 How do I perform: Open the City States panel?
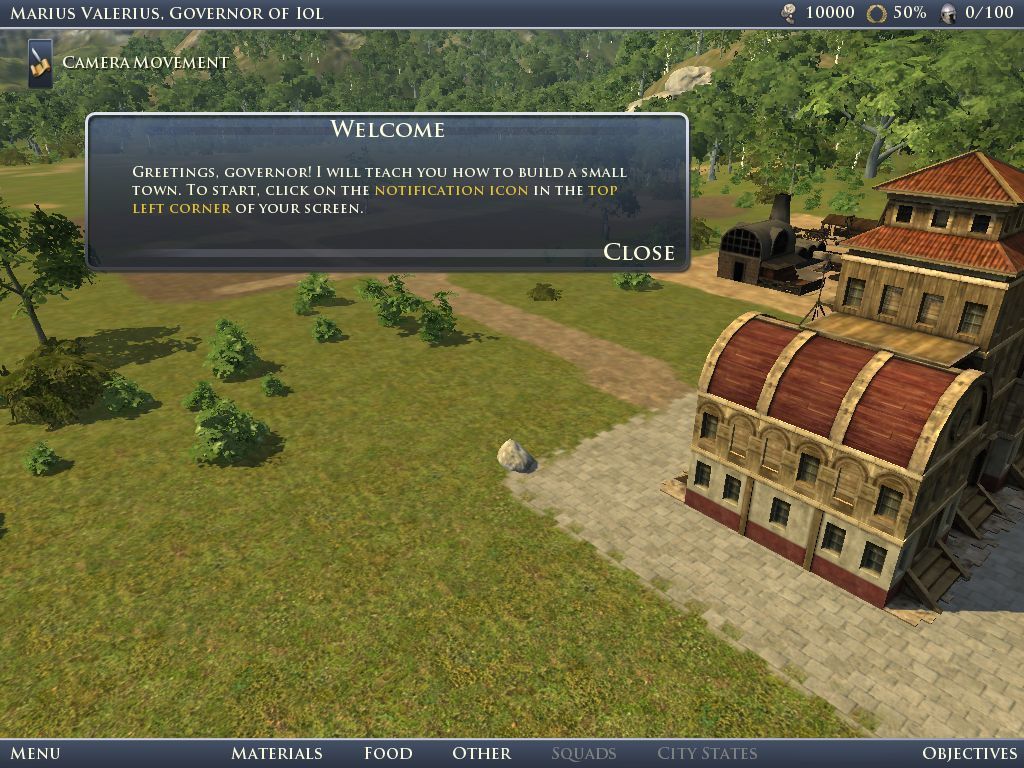[706, 753]
